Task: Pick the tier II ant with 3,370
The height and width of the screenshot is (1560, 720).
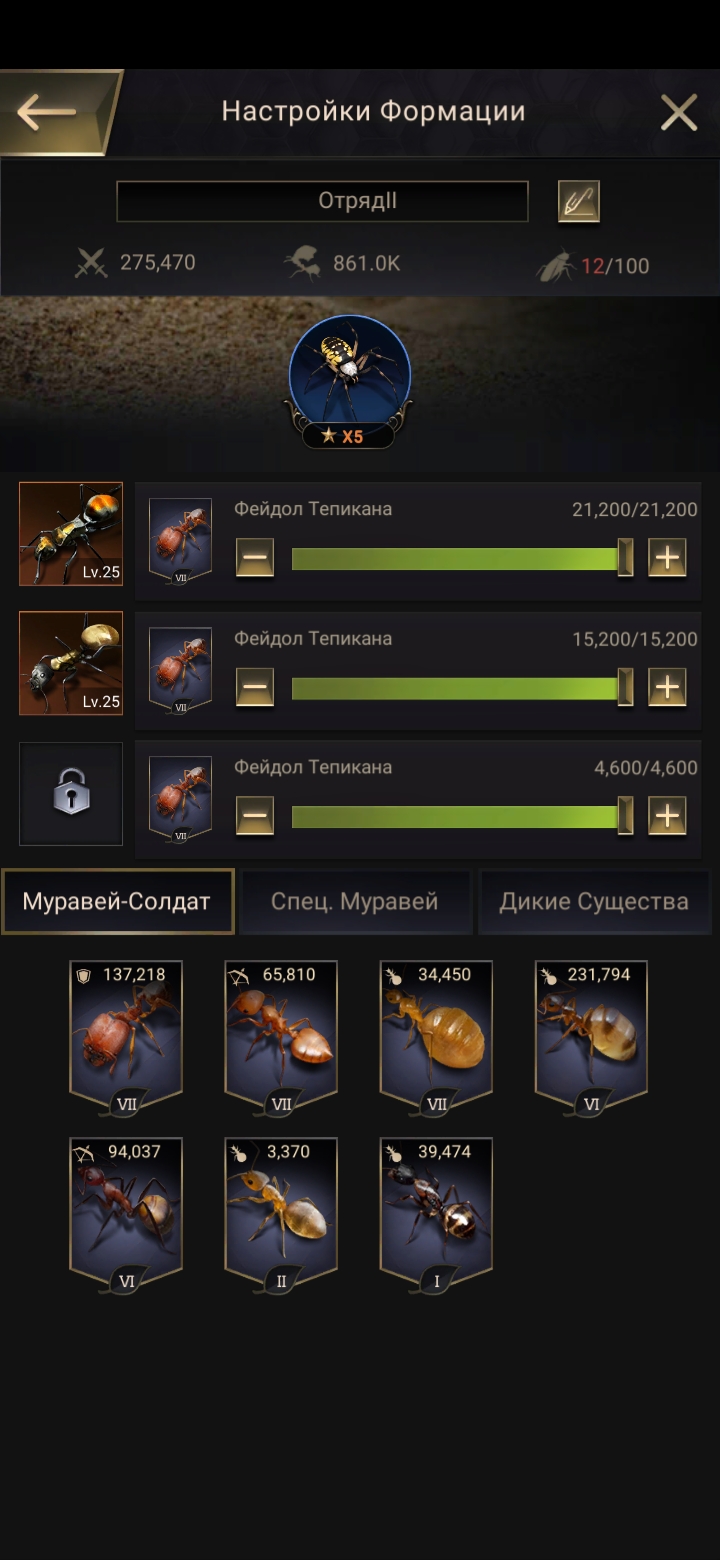Action: (x=281, y=1212)
